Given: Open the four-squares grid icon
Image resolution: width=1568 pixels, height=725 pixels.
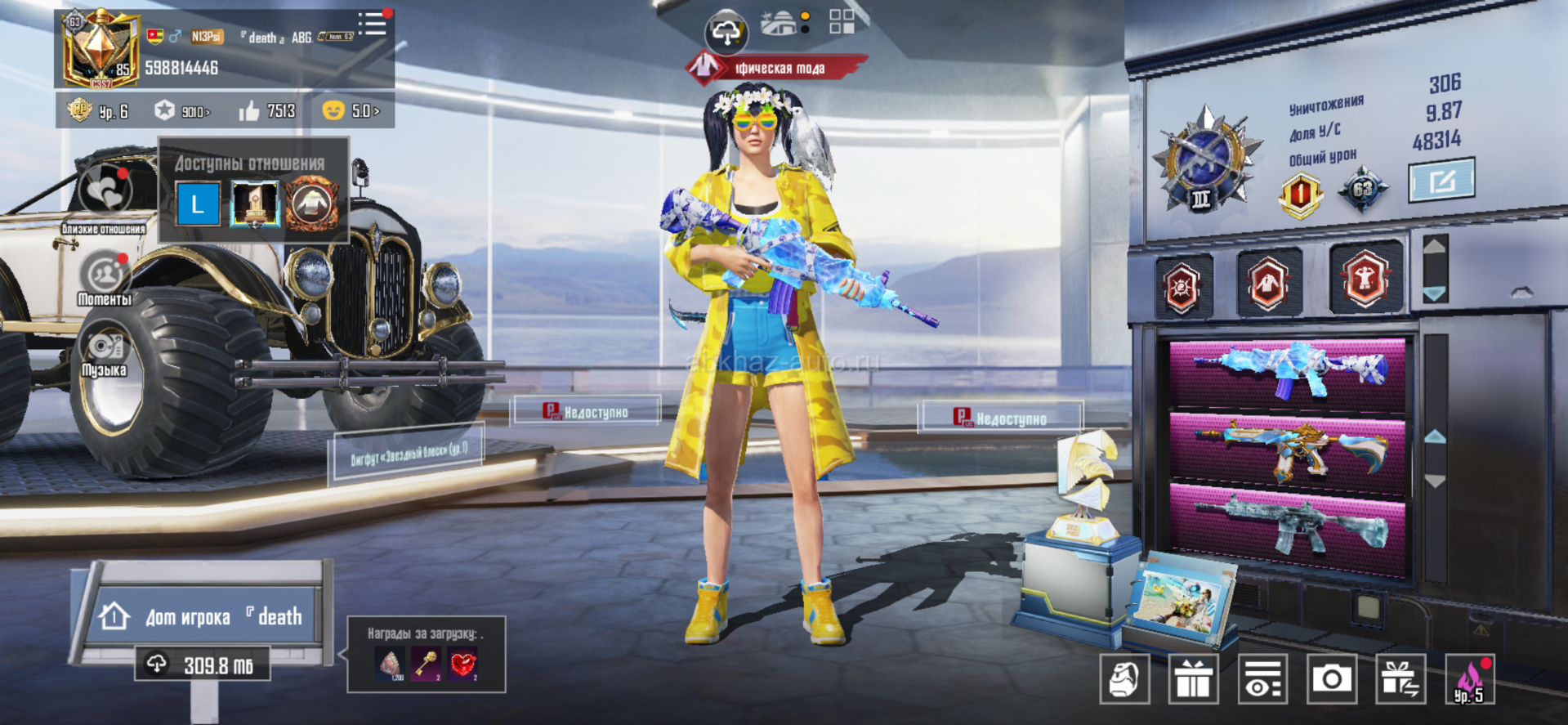Looking at the screenshot, I should coord(842,22).
